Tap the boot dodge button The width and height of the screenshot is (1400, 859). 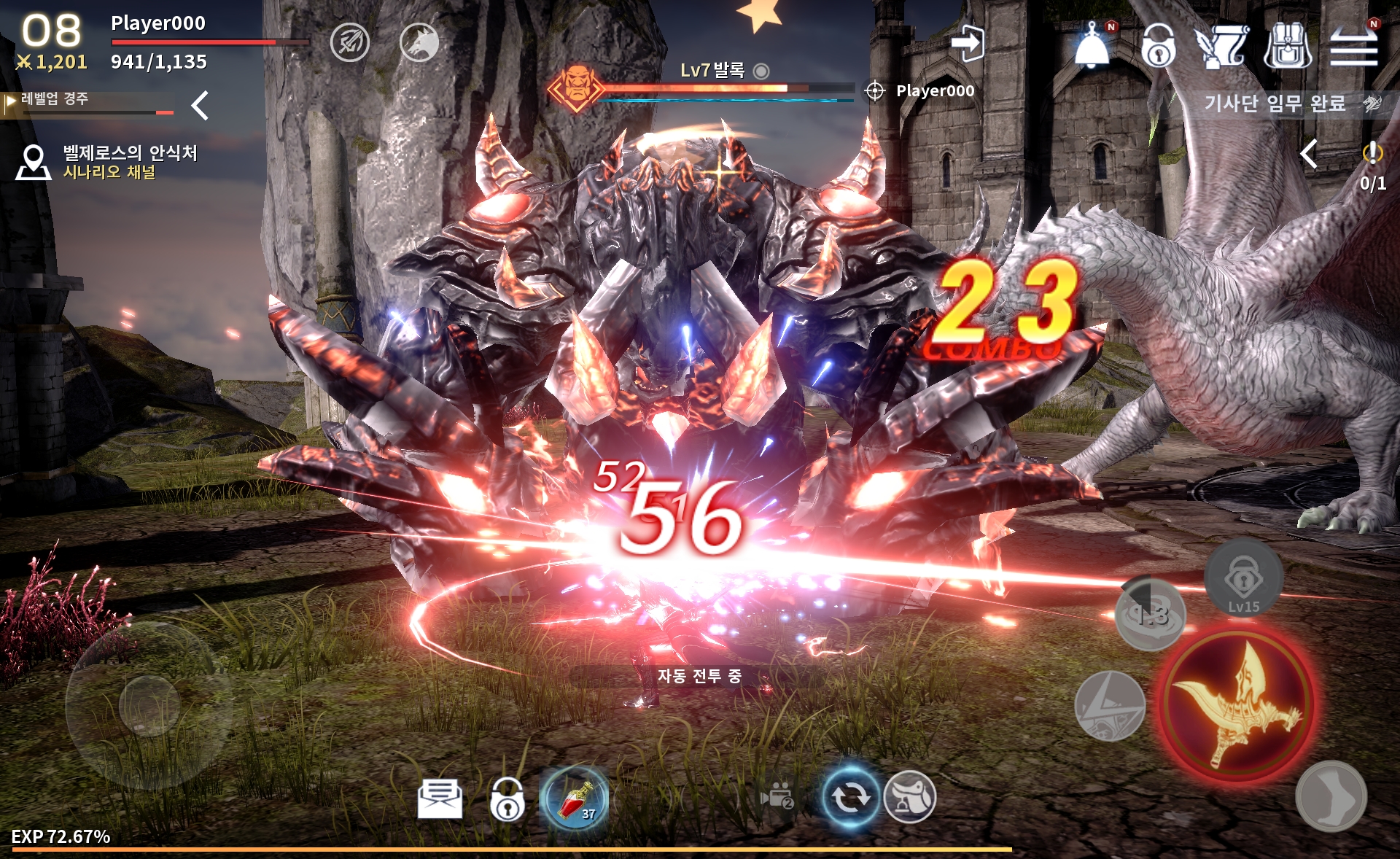click(x=1331, y=796)
